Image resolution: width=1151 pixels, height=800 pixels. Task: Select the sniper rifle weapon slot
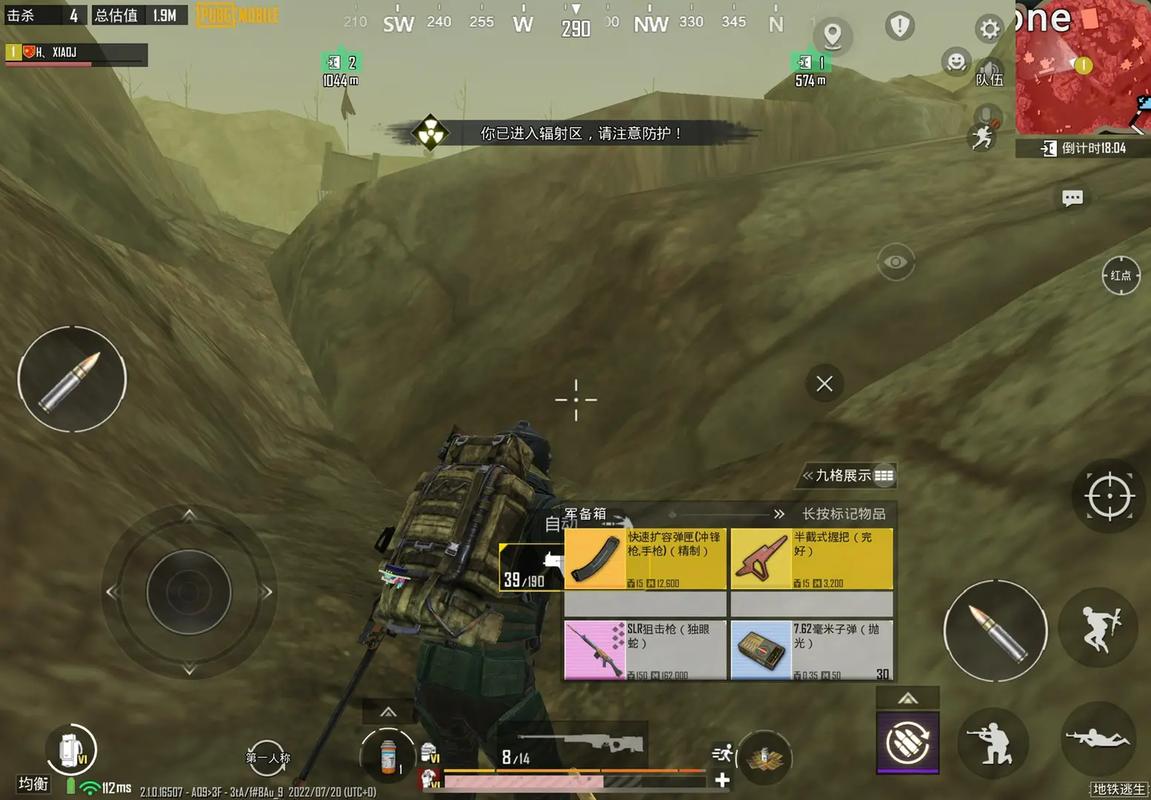575,745
